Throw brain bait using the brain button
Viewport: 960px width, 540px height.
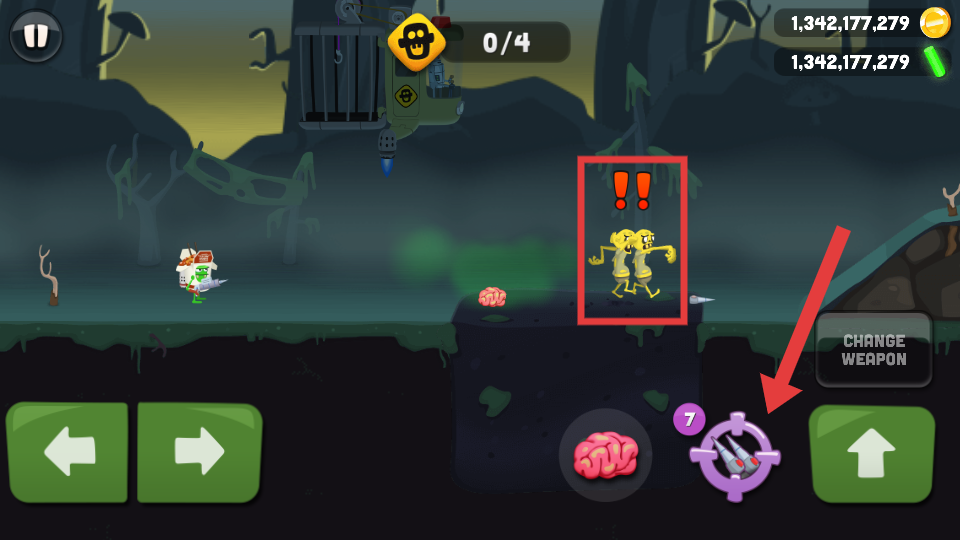605,455
